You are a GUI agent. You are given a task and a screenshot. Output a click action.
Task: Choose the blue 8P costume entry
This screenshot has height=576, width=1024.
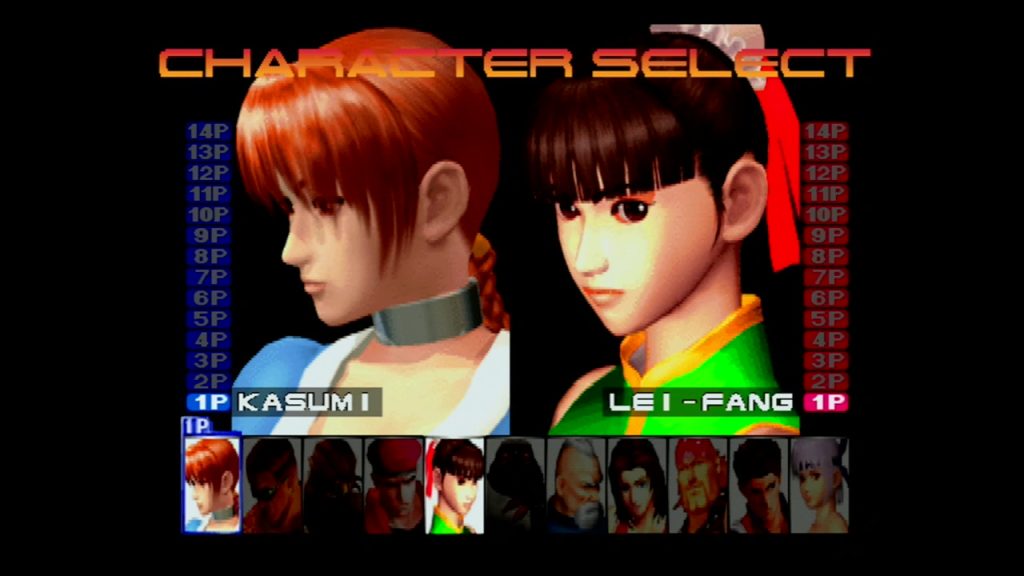pos(208,256)
